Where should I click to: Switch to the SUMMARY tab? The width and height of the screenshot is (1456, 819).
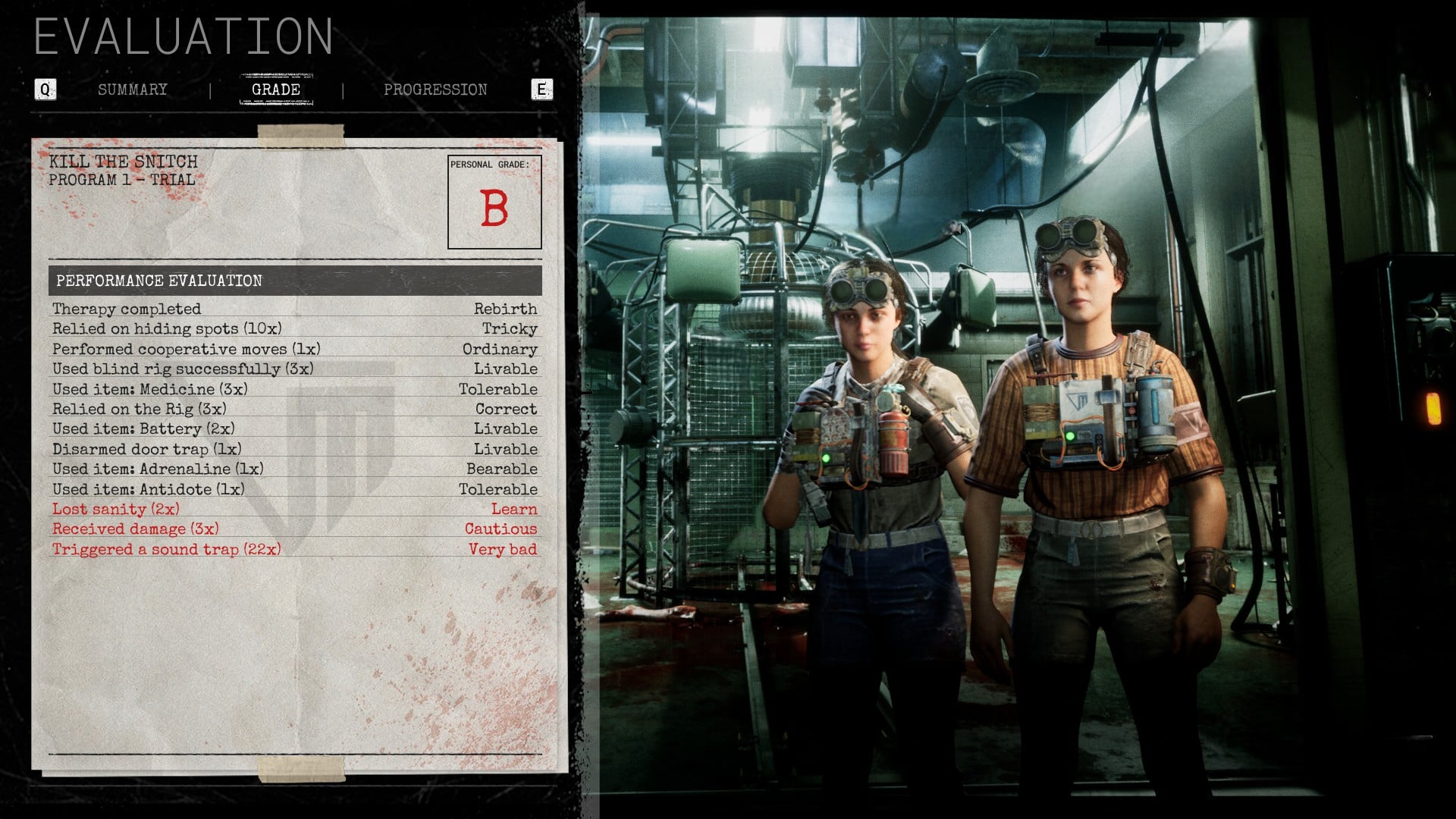(133, 89)
